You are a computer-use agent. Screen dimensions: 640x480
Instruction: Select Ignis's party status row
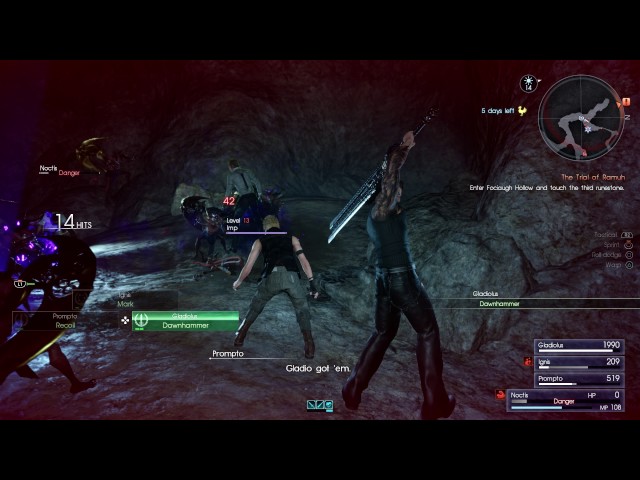579,362
